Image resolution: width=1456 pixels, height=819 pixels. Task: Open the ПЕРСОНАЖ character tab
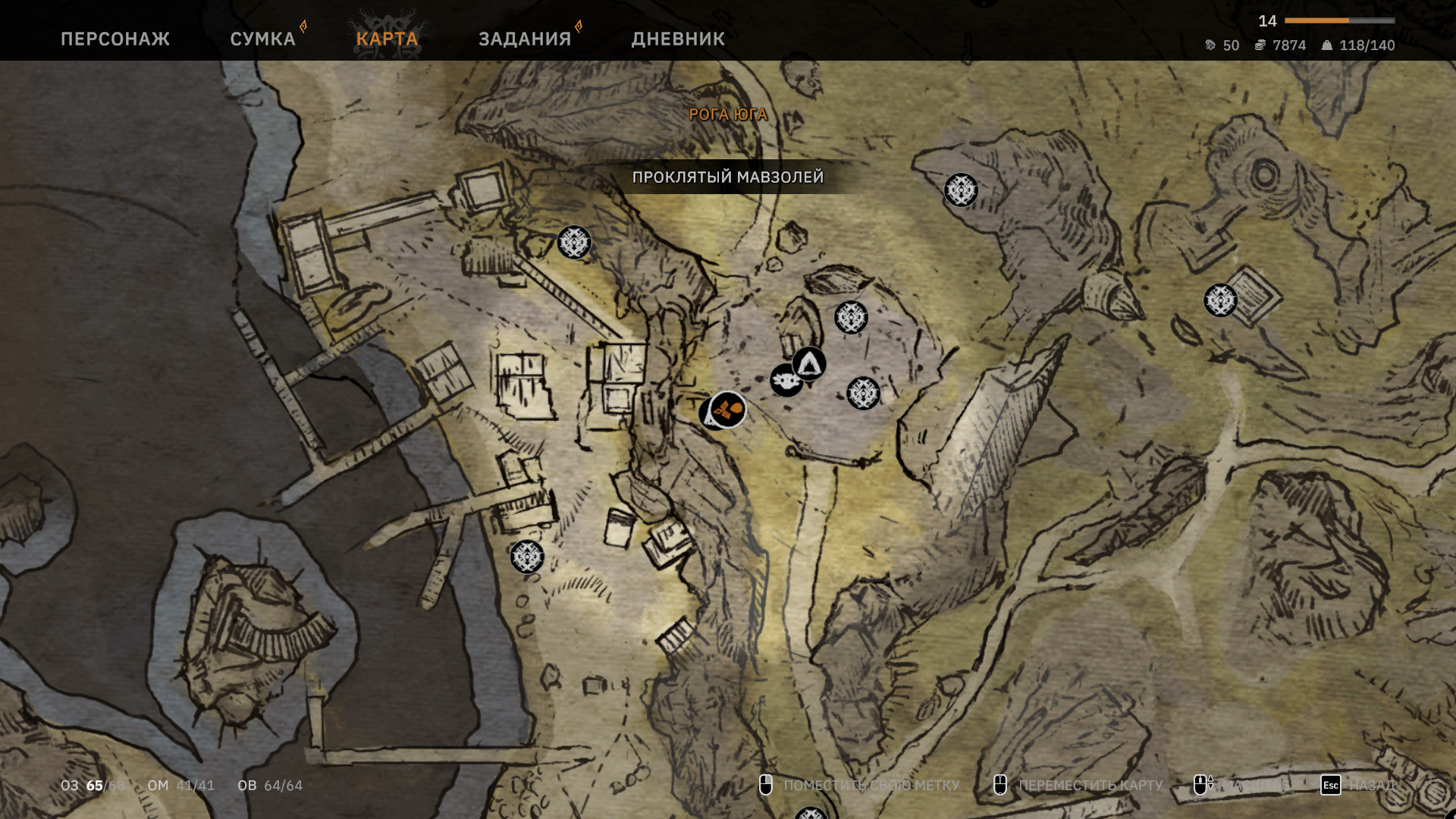[115, 39]
